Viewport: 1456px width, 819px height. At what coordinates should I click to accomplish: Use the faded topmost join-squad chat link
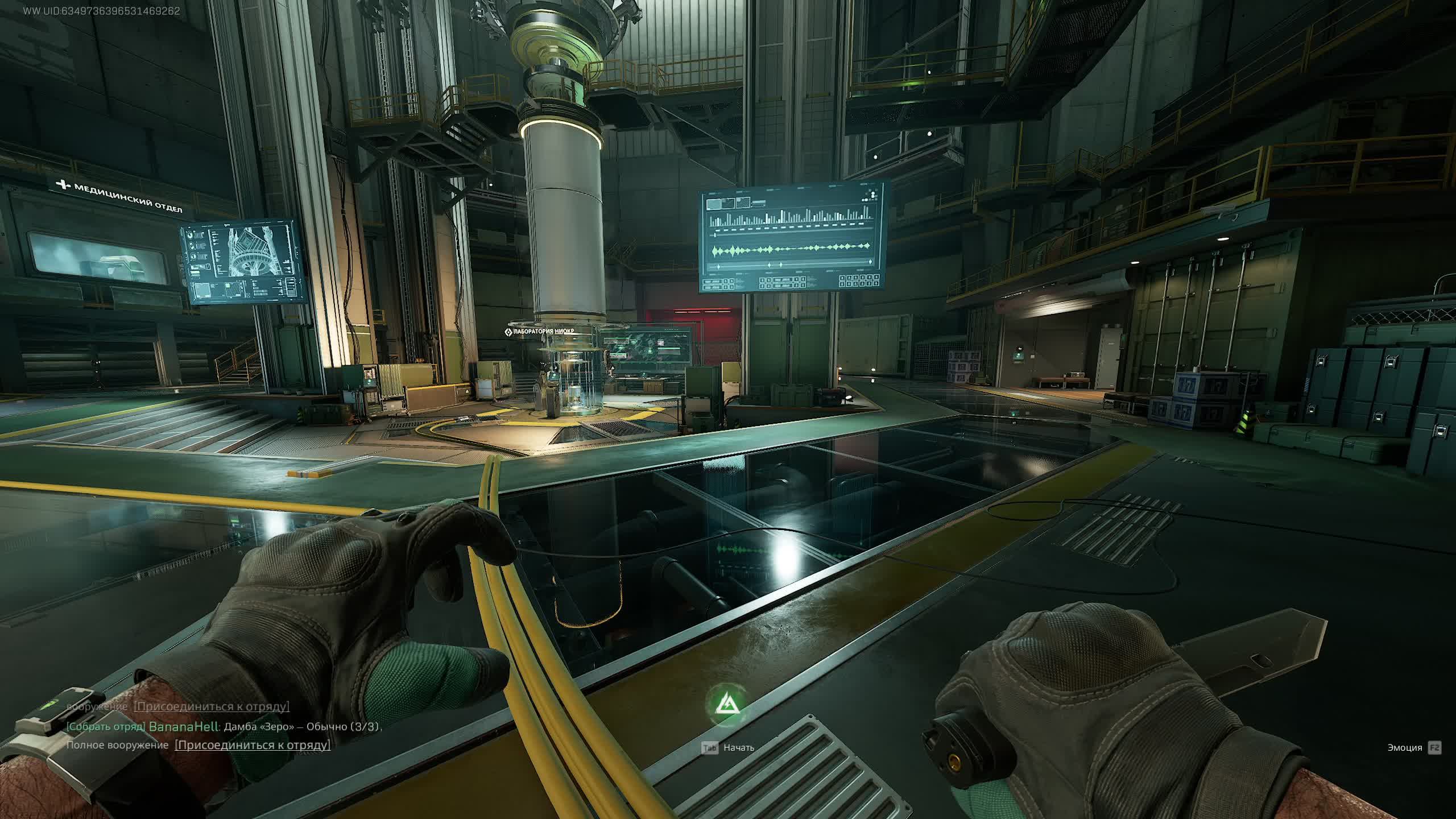[212, 706]
